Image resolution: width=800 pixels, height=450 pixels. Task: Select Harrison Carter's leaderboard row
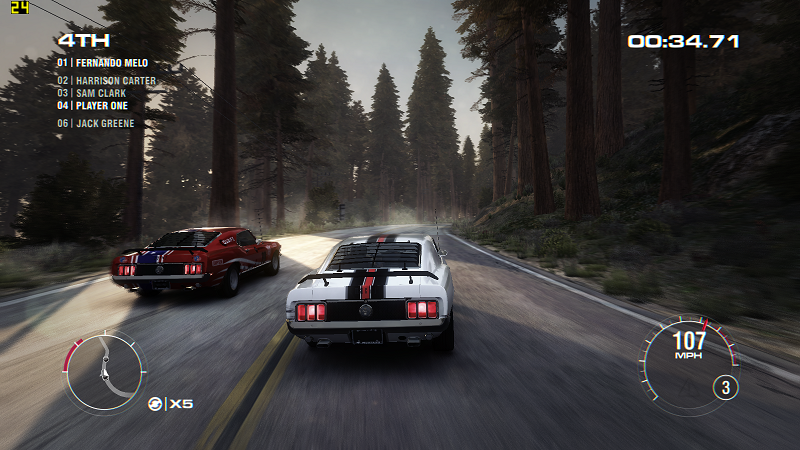(106, 81)
